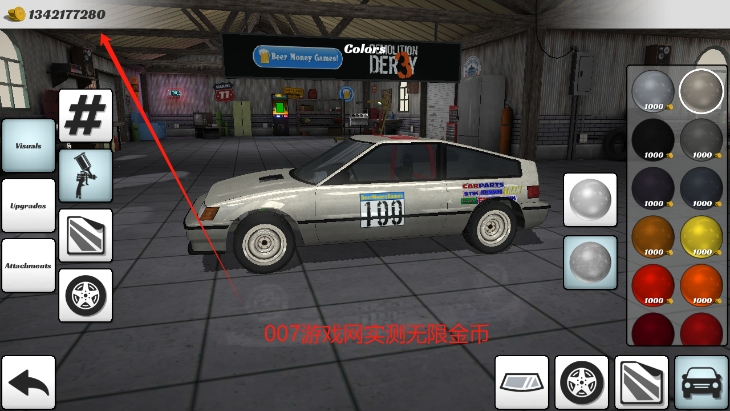Image resolution: width=730 pixels, height=411 pixels.
Task: Switch to the Visuals tab
Action: coord(28,146)
